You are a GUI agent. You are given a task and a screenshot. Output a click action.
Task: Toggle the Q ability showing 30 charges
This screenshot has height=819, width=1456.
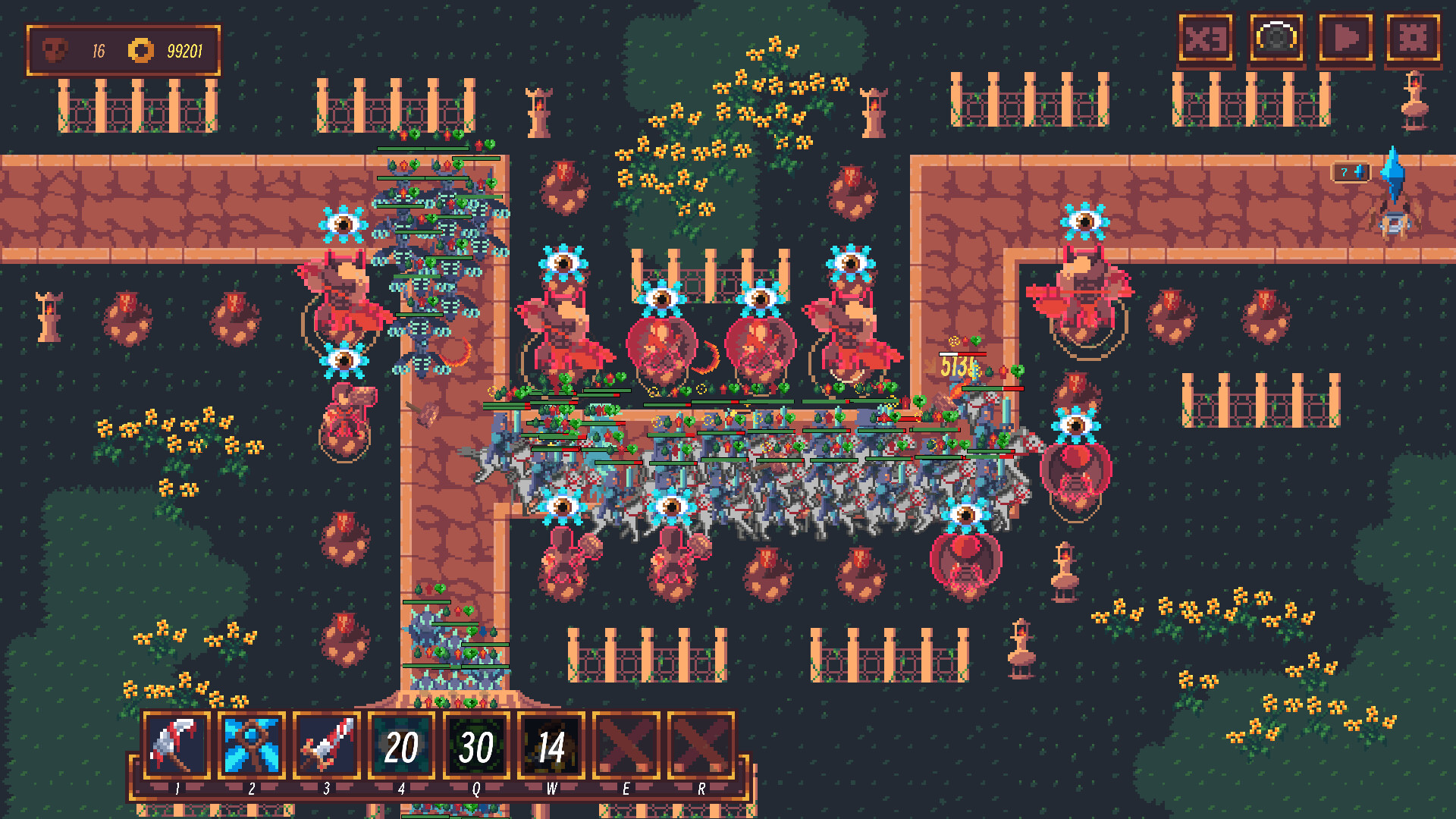coord(476,747)
